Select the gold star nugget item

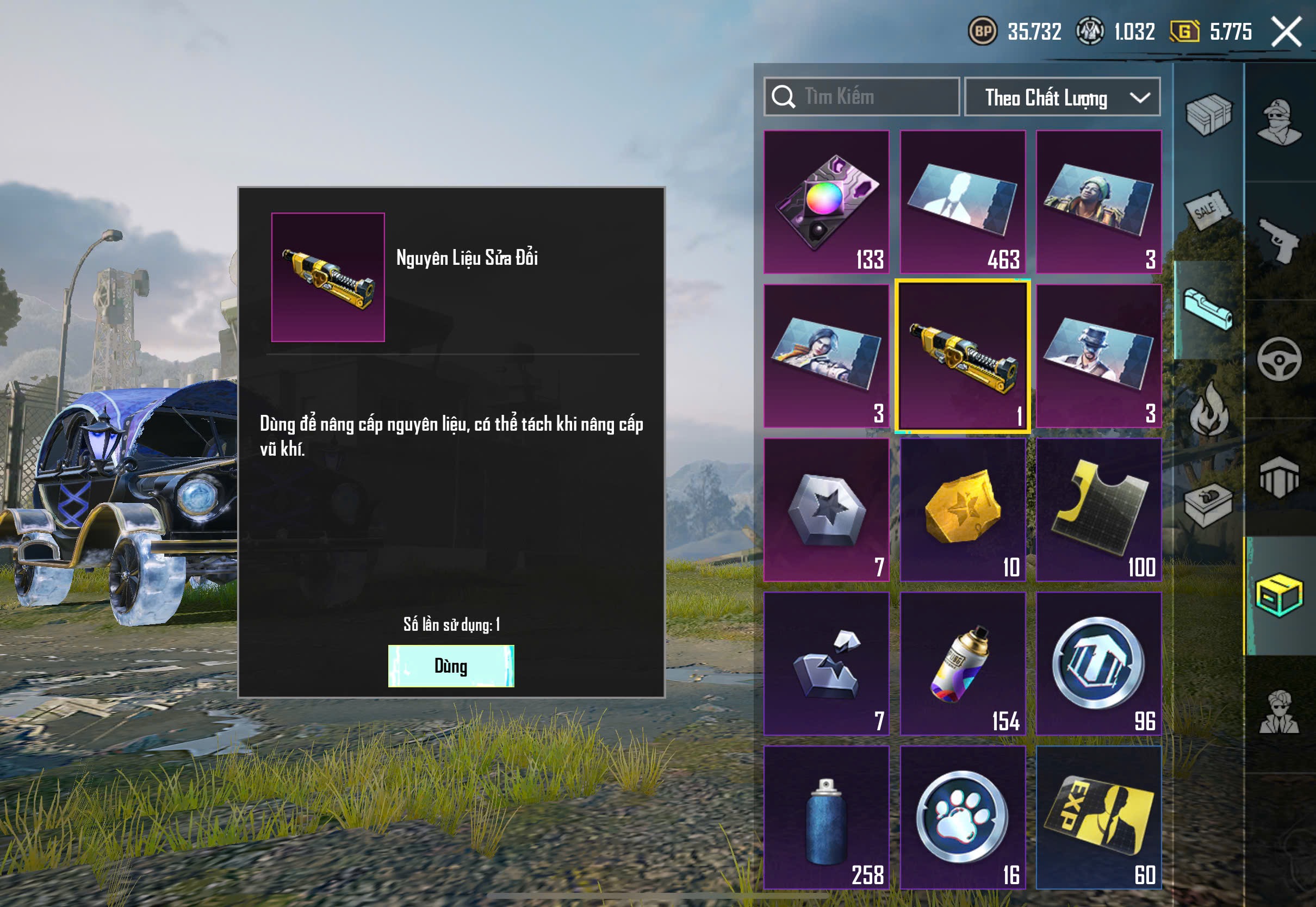(963, 510)
